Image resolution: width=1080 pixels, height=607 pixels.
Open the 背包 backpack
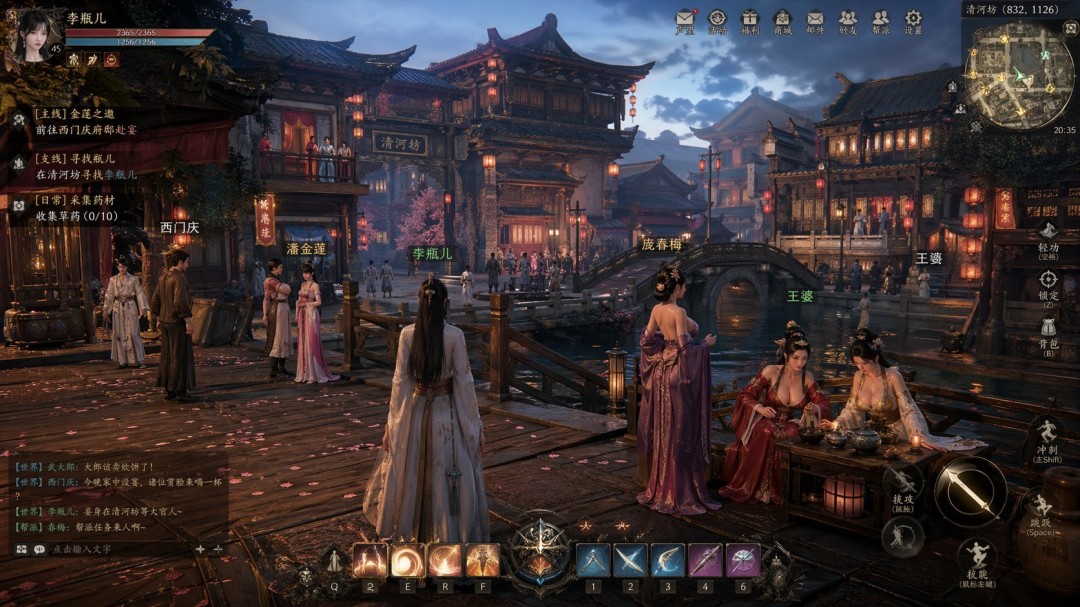[1047, 331]
